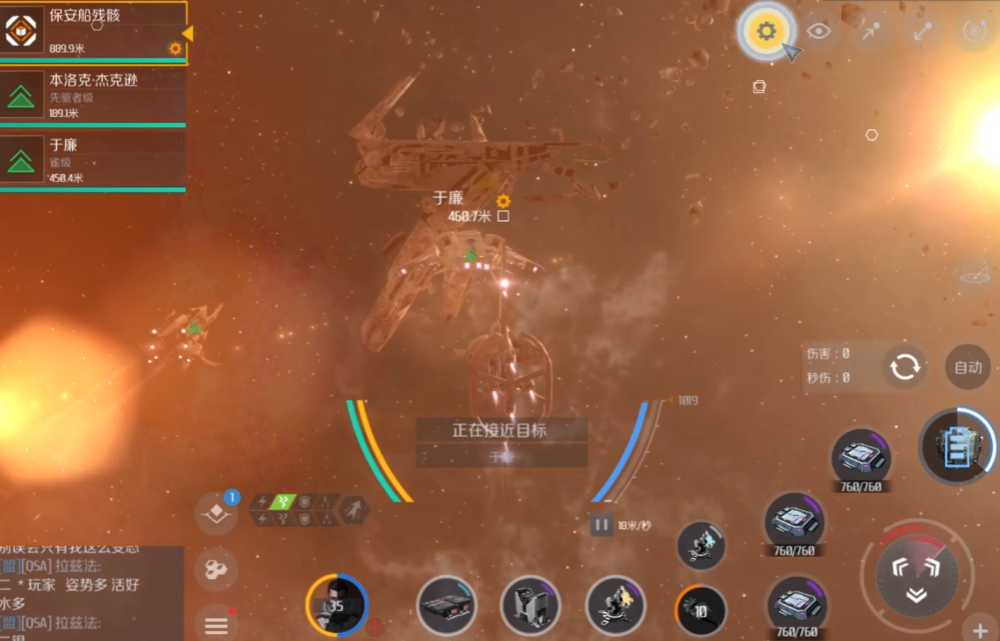1000x641 pixels.
Task: Click the 正在接近目标 approaching target banner
Action: pos(501,430)
